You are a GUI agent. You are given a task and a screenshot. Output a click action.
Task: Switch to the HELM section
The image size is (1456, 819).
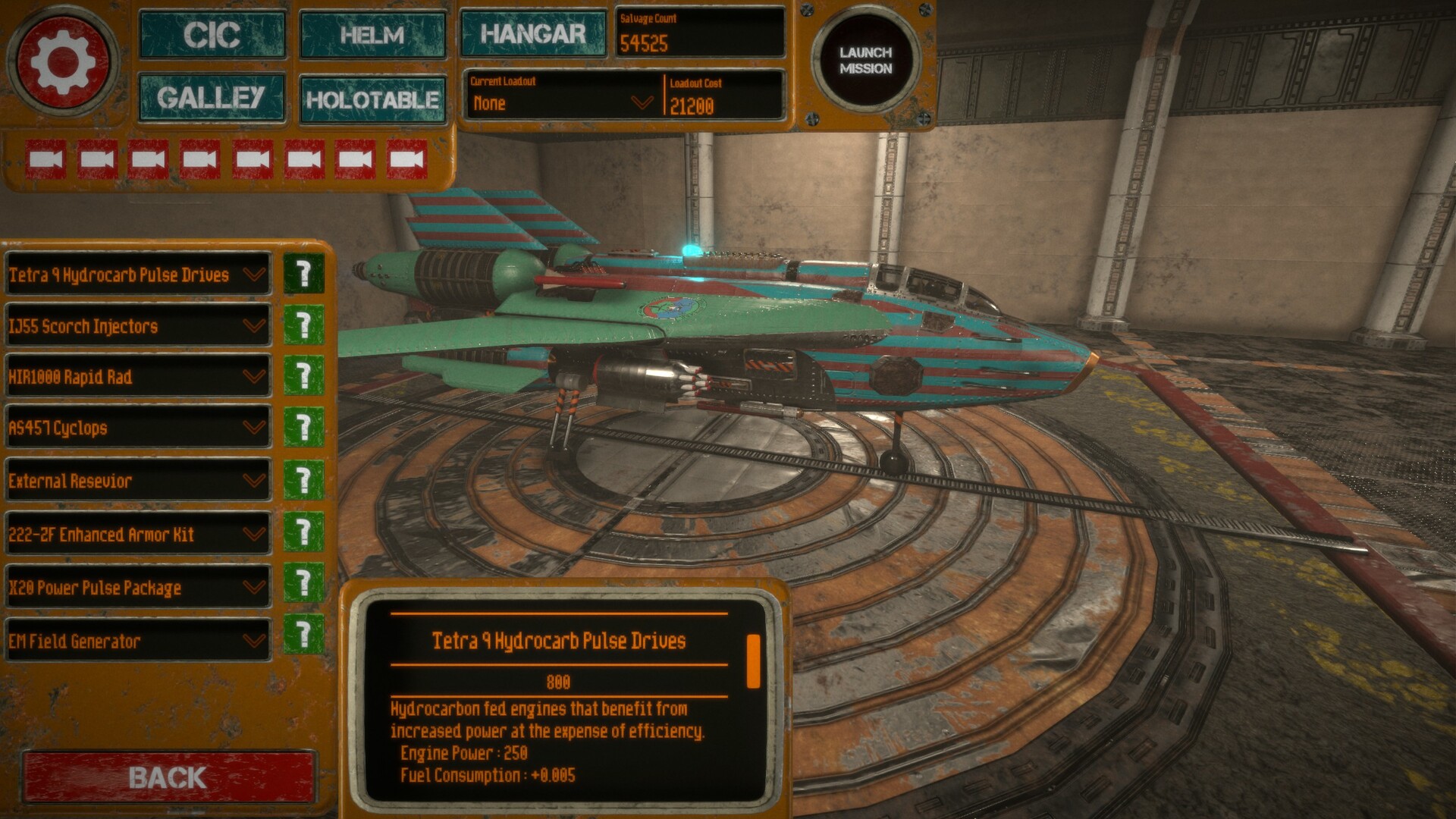372,35
